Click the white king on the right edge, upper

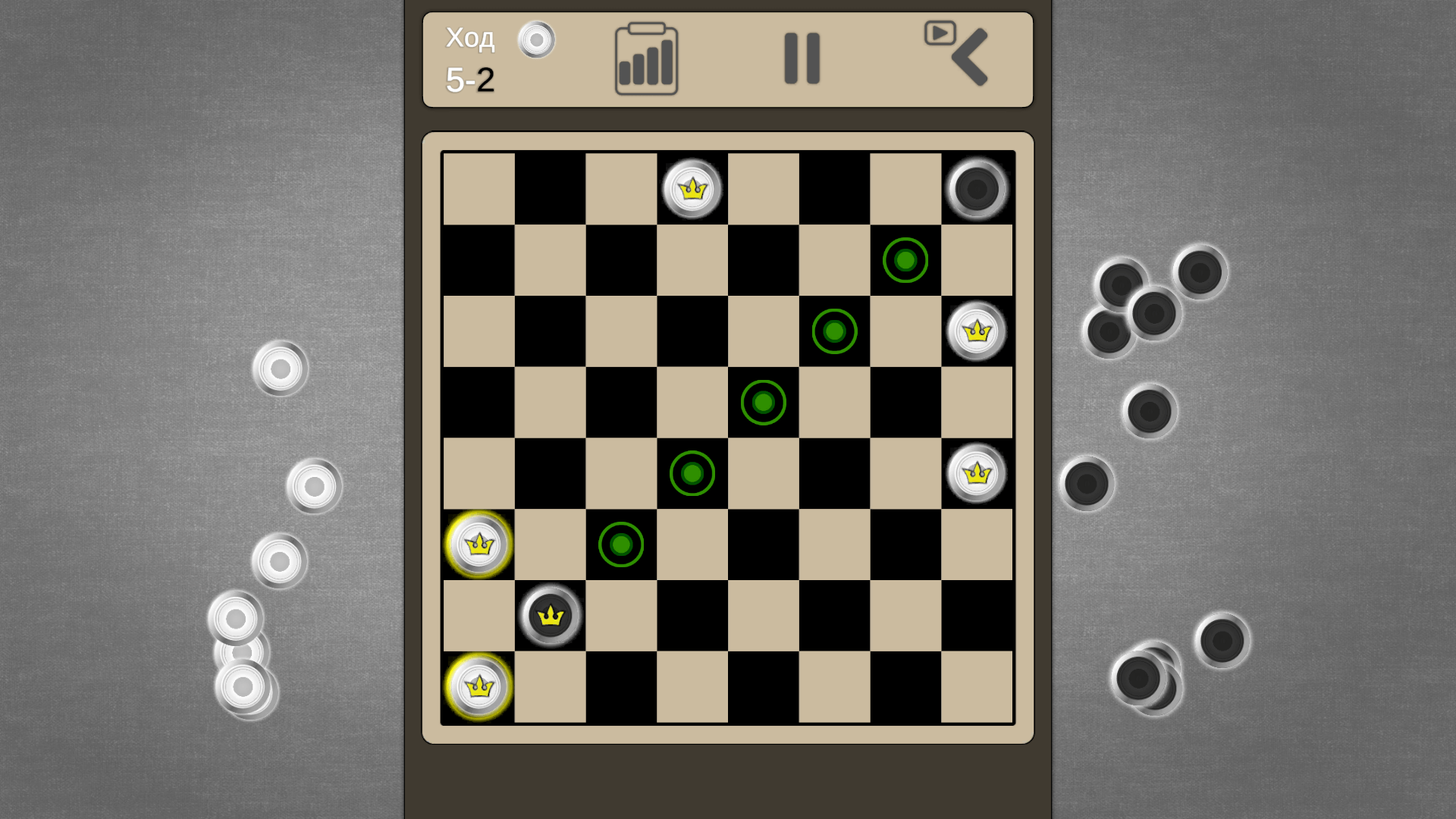[976, 331]
